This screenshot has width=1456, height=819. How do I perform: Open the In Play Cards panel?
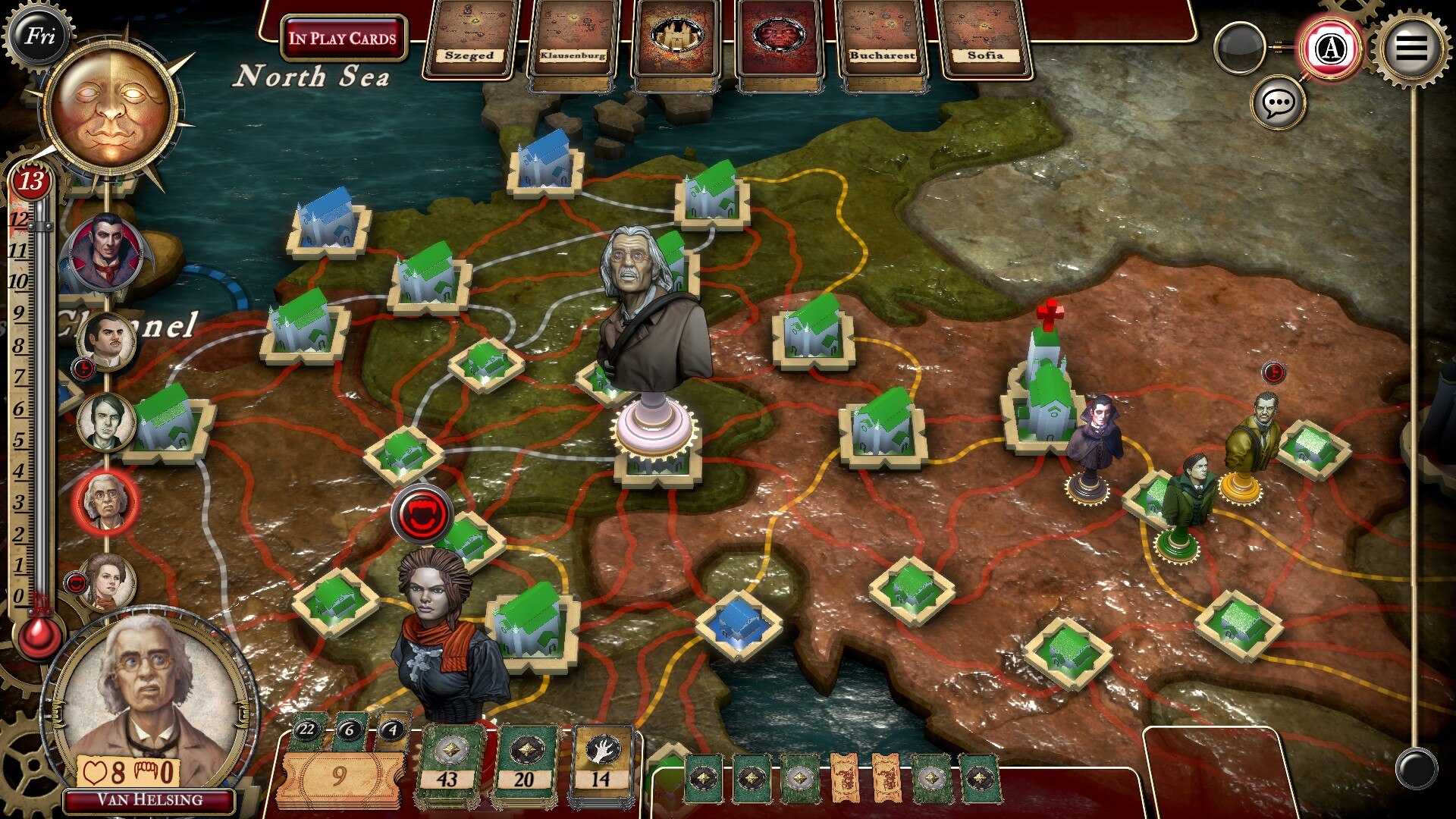tap(343, 38)
